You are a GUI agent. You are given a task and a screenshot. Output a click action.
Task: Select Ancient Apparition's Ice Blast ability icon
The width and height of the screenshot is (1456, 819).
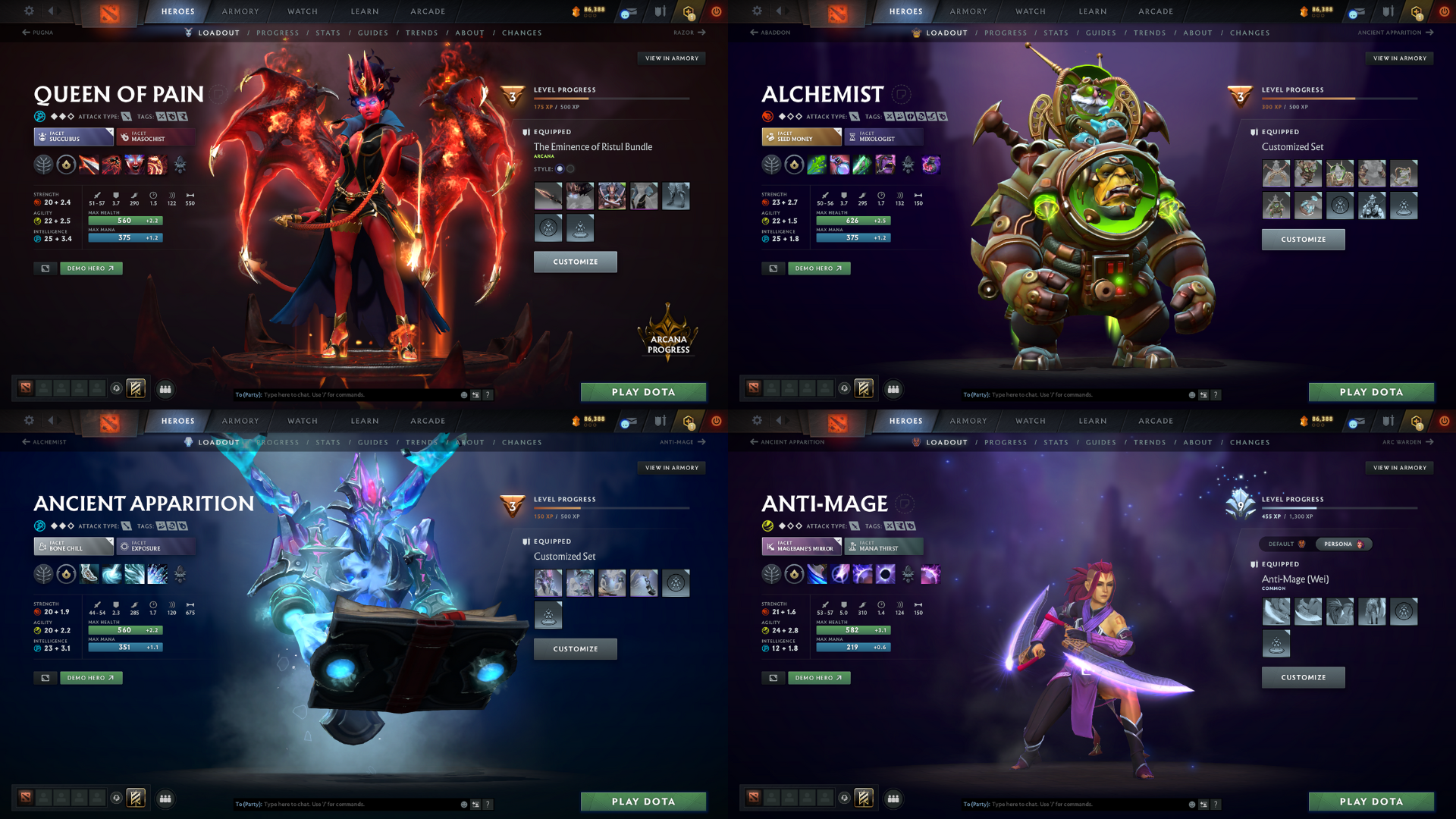pos(157,574)
